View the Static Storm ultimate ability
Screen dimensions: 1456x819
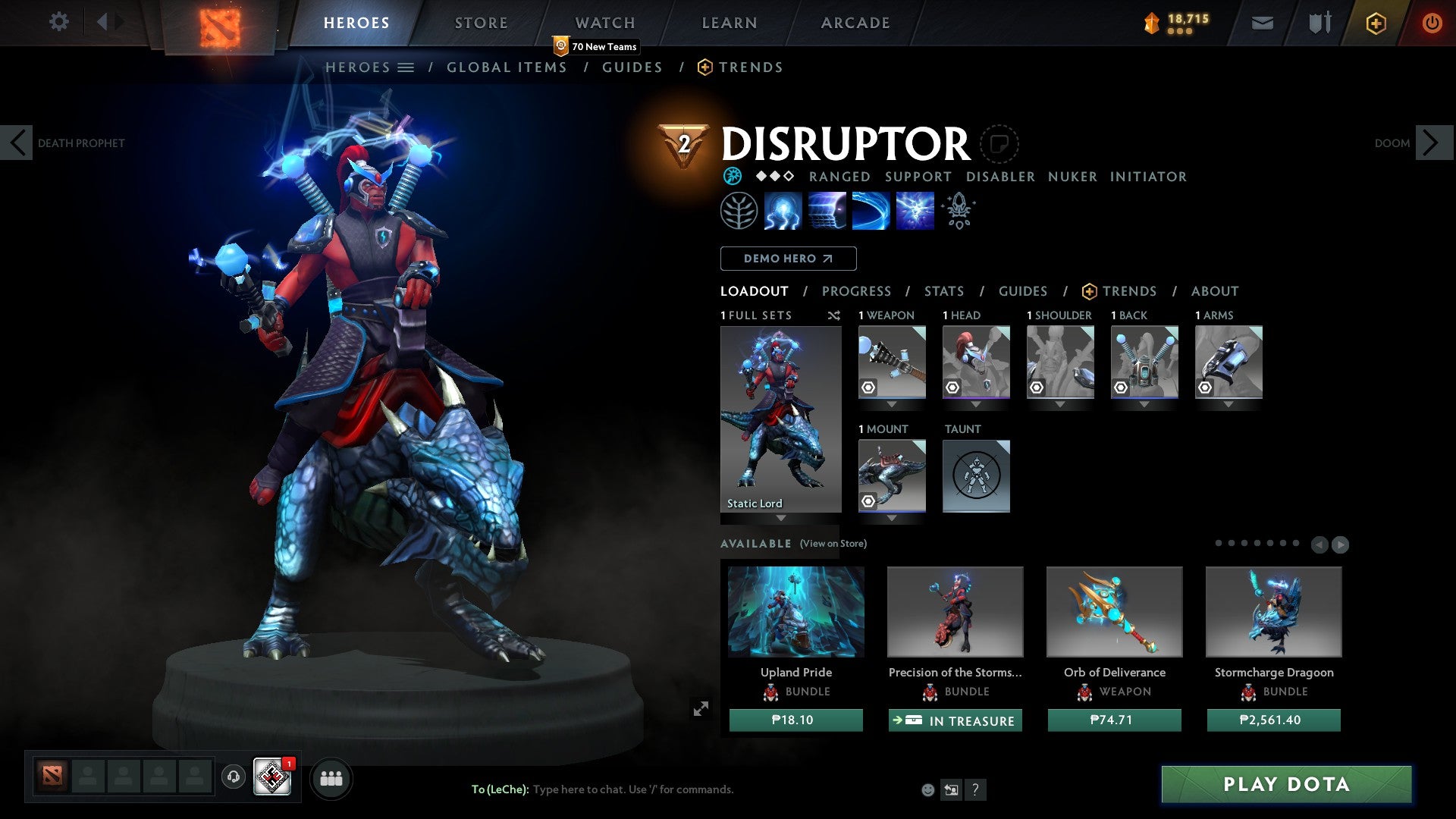pyautogui.click(x=914, y=211)
